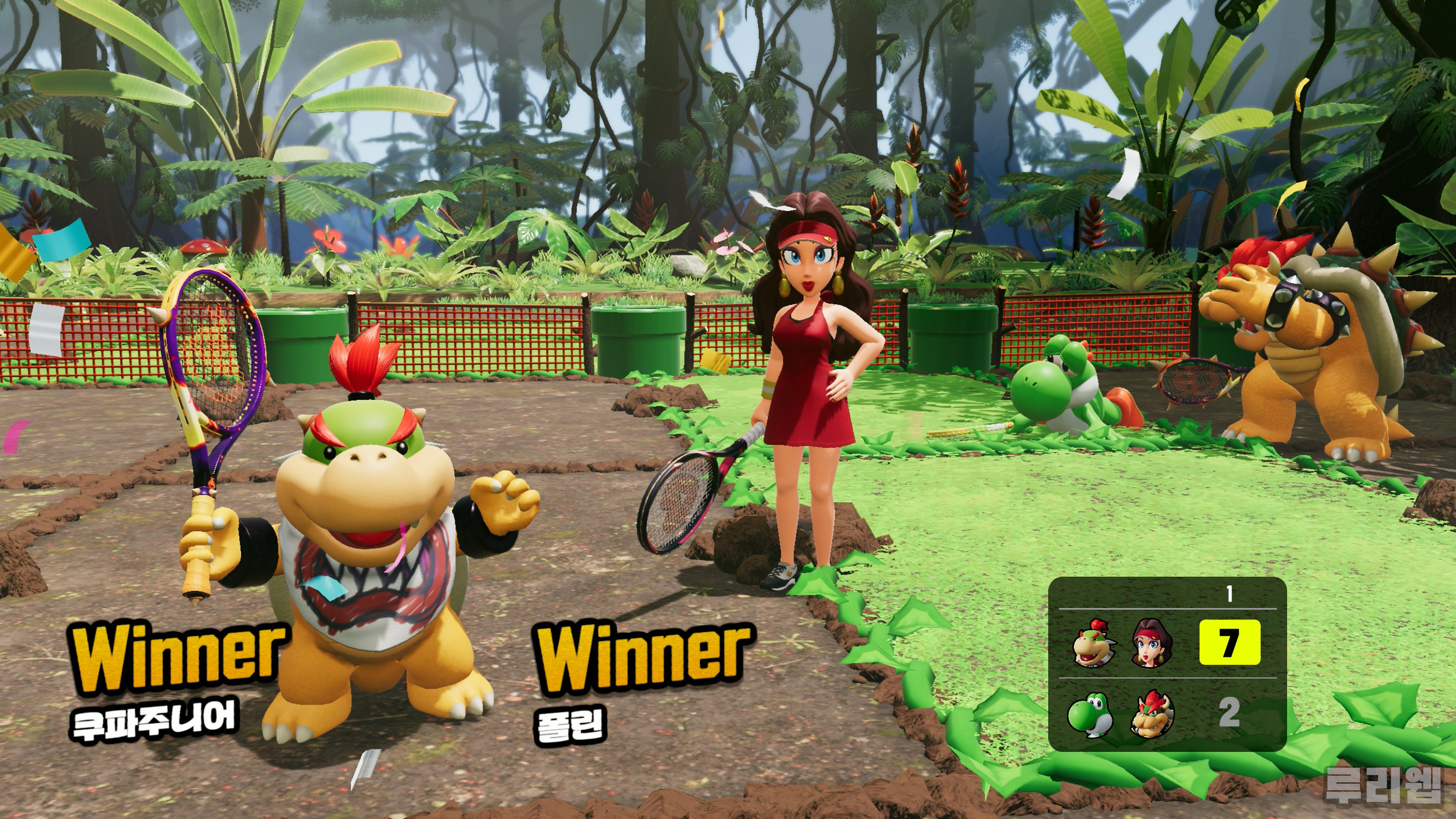The image size is (1456, 819).
Task: Pick Bowser's portrait in the scoreboard
Action: pos(1152,714)
